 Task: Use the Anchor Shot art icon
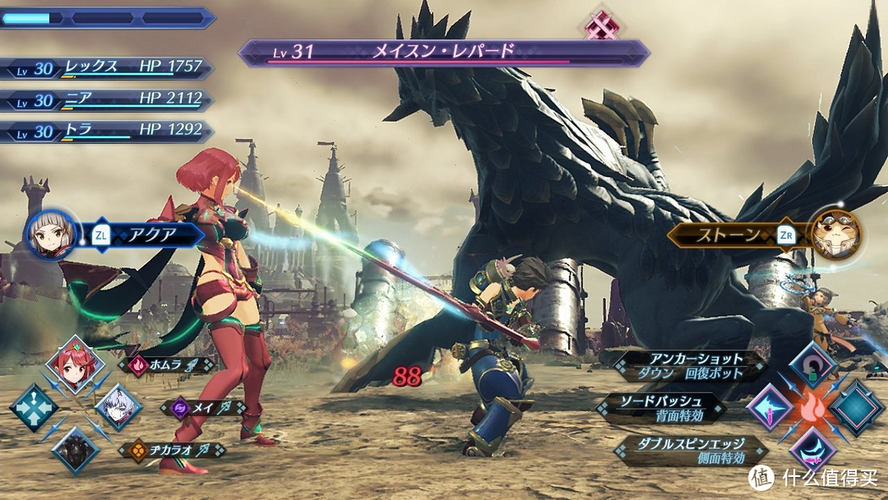(x=812, y=365)
